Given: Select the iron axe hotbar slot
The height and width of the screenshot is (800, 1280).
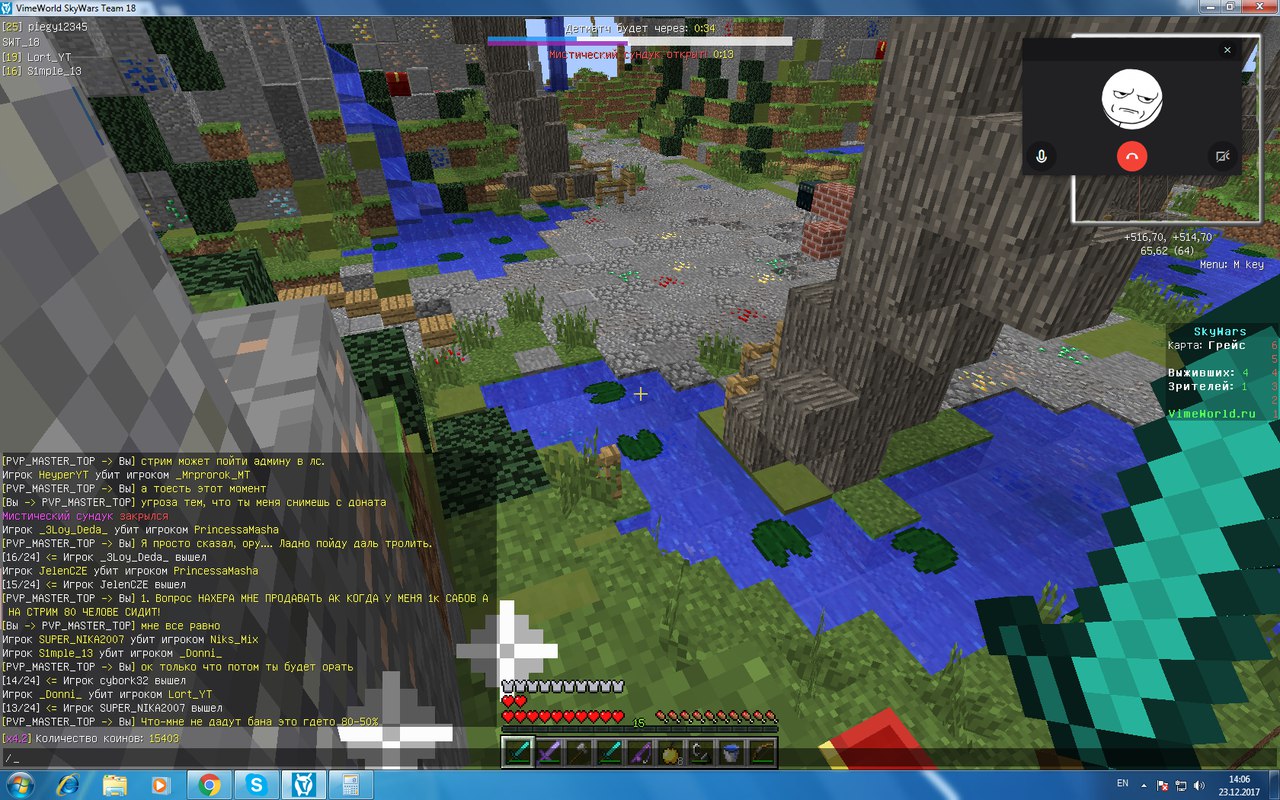Looking at the screenshot, I should 577,753.
